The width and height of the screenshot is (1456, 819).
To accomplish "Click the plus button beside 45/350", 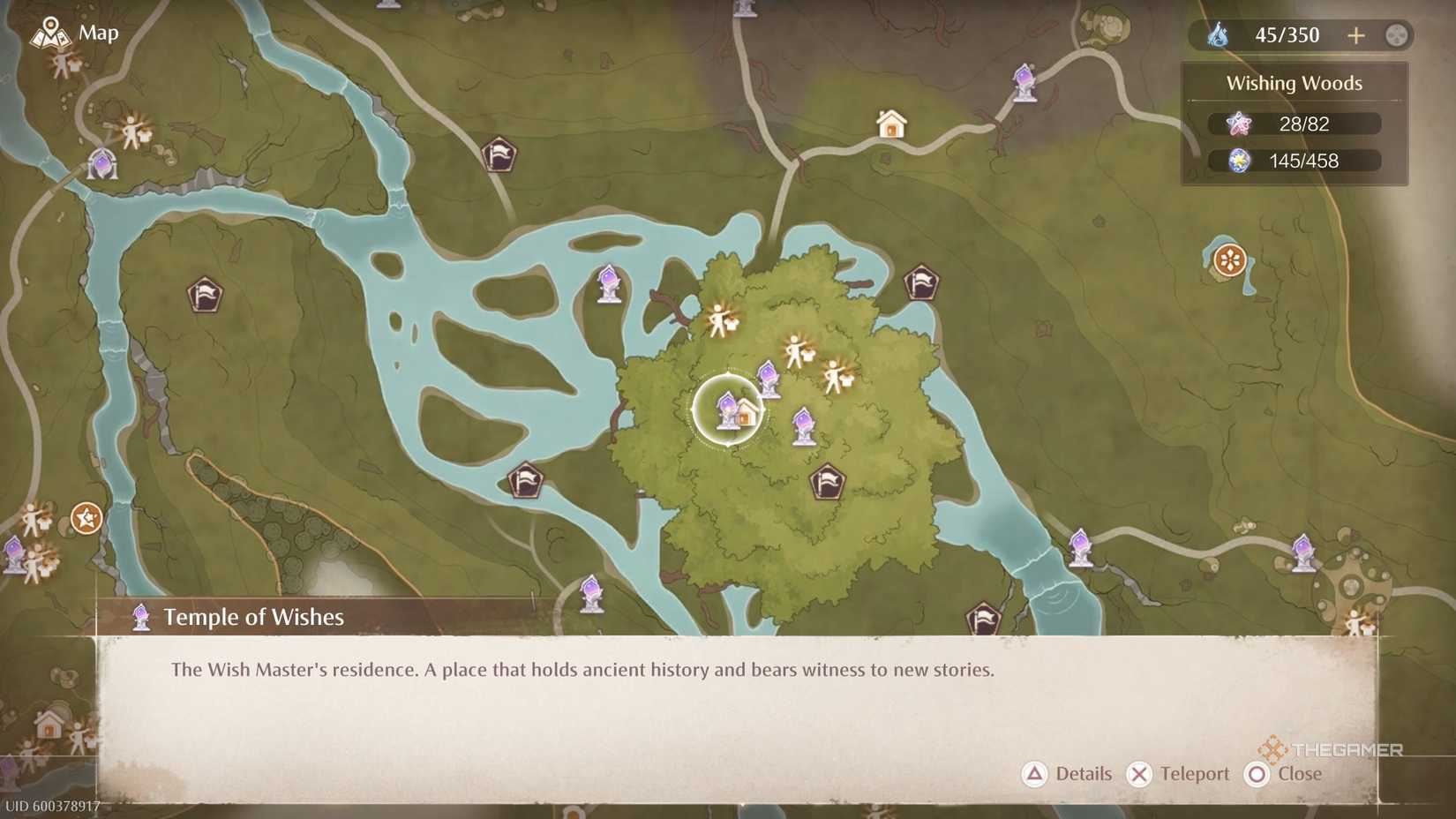I will coord(1356,35).
